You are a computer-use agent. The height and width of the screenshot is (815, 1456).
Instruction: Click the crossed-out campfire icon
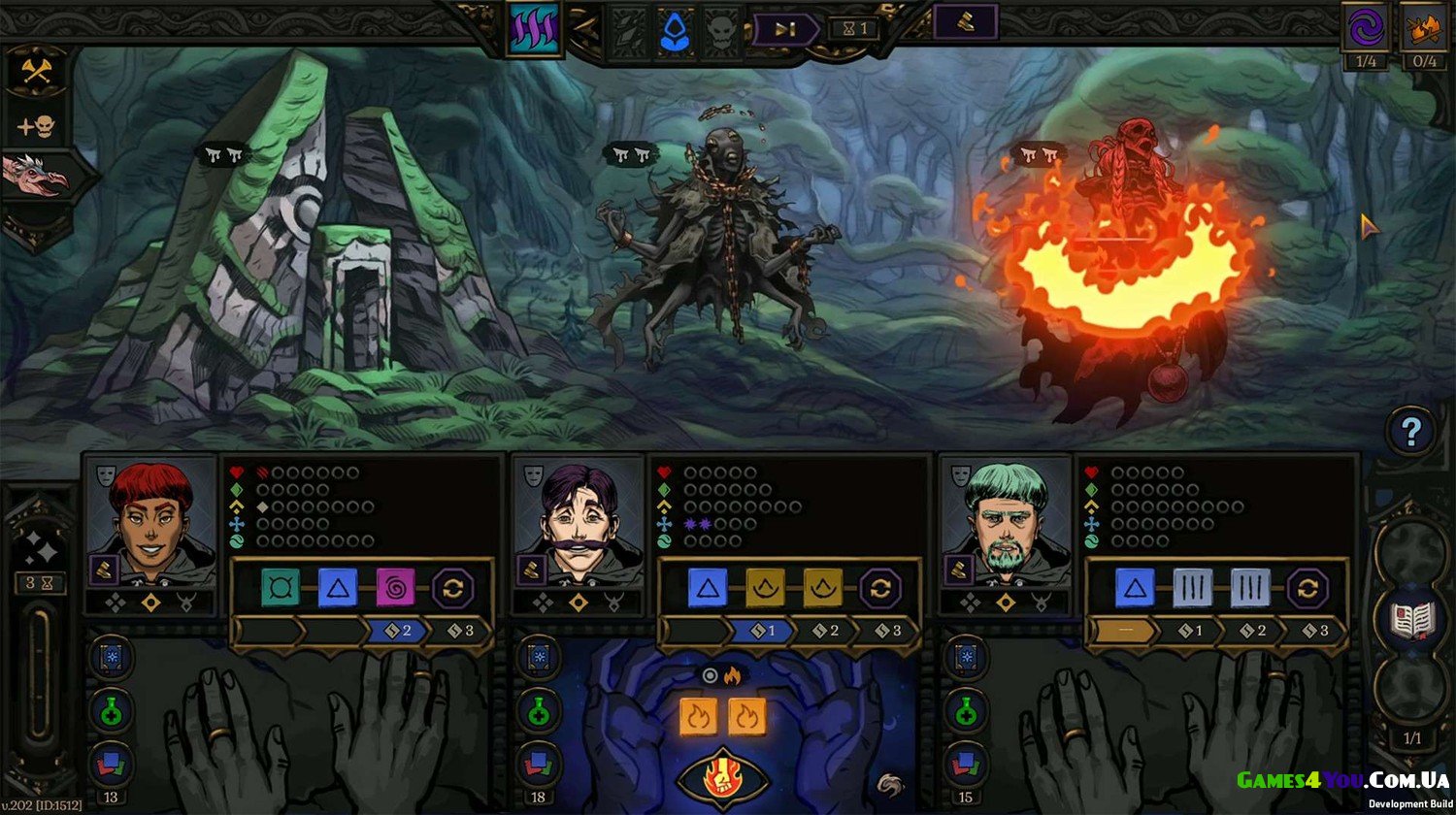(1423, 27)
